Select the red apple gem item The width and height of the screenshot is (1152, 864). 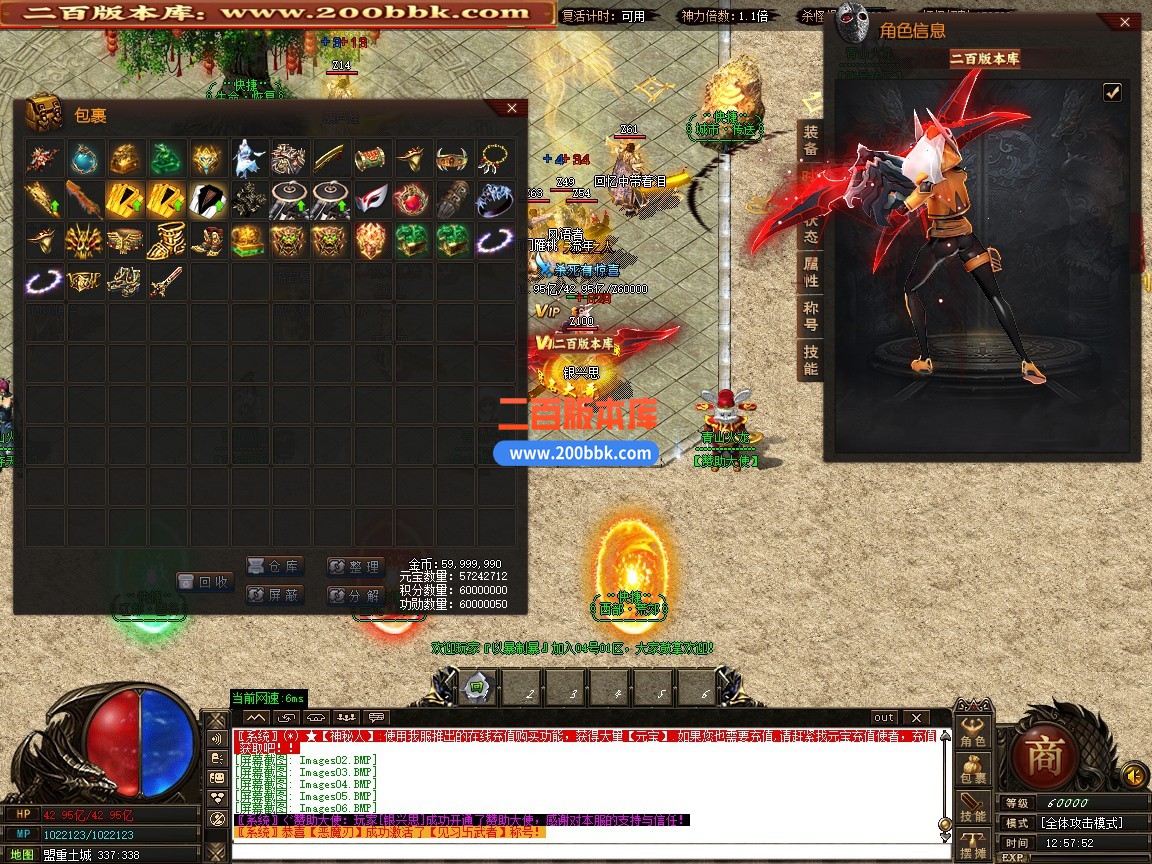tap(411, 199)
